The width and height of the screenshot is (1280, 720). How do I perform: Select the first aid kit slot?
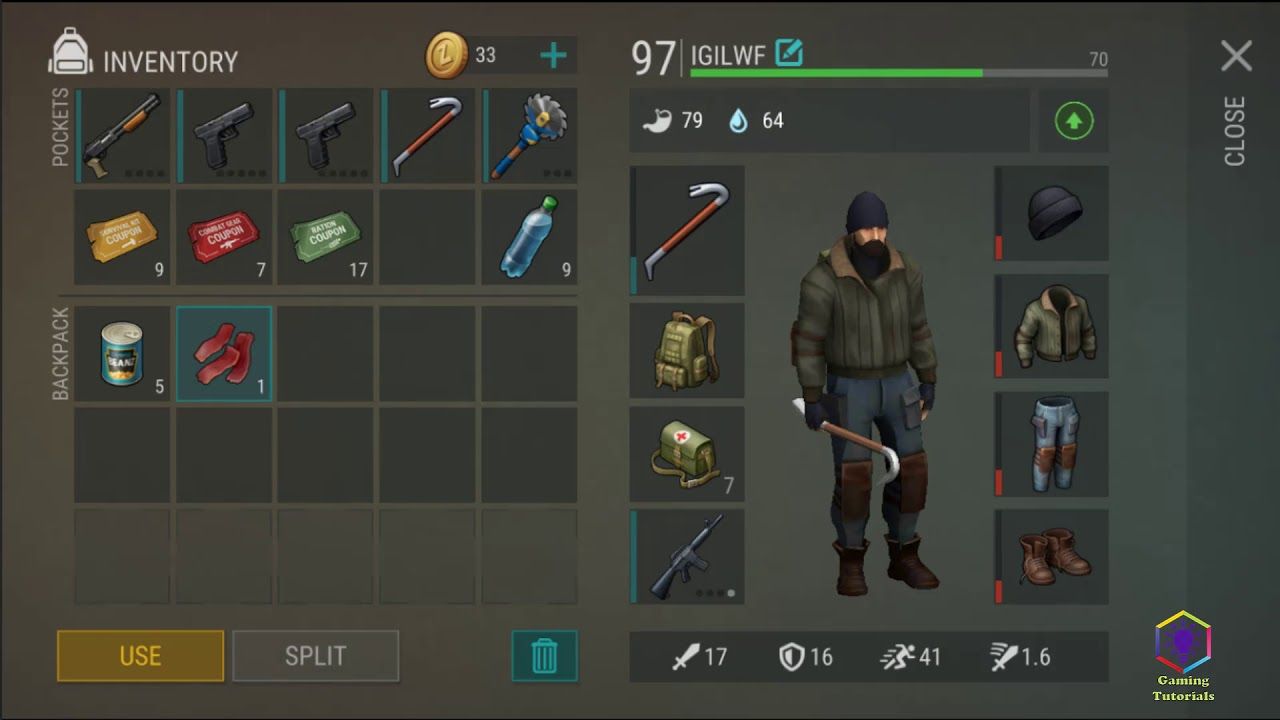point(687,453)
